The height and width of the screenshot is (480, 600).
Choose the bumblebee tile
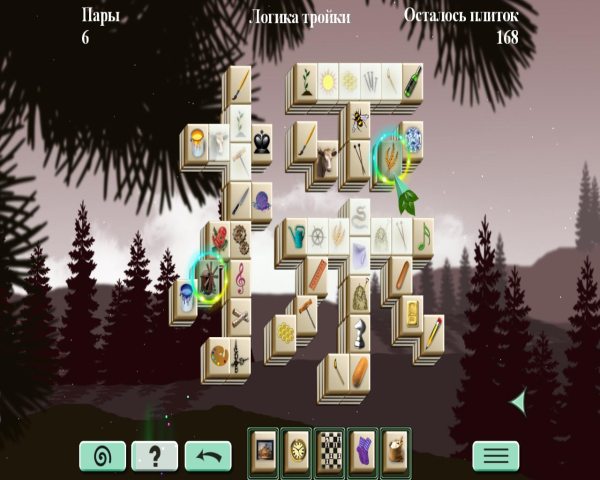point(358,122)
